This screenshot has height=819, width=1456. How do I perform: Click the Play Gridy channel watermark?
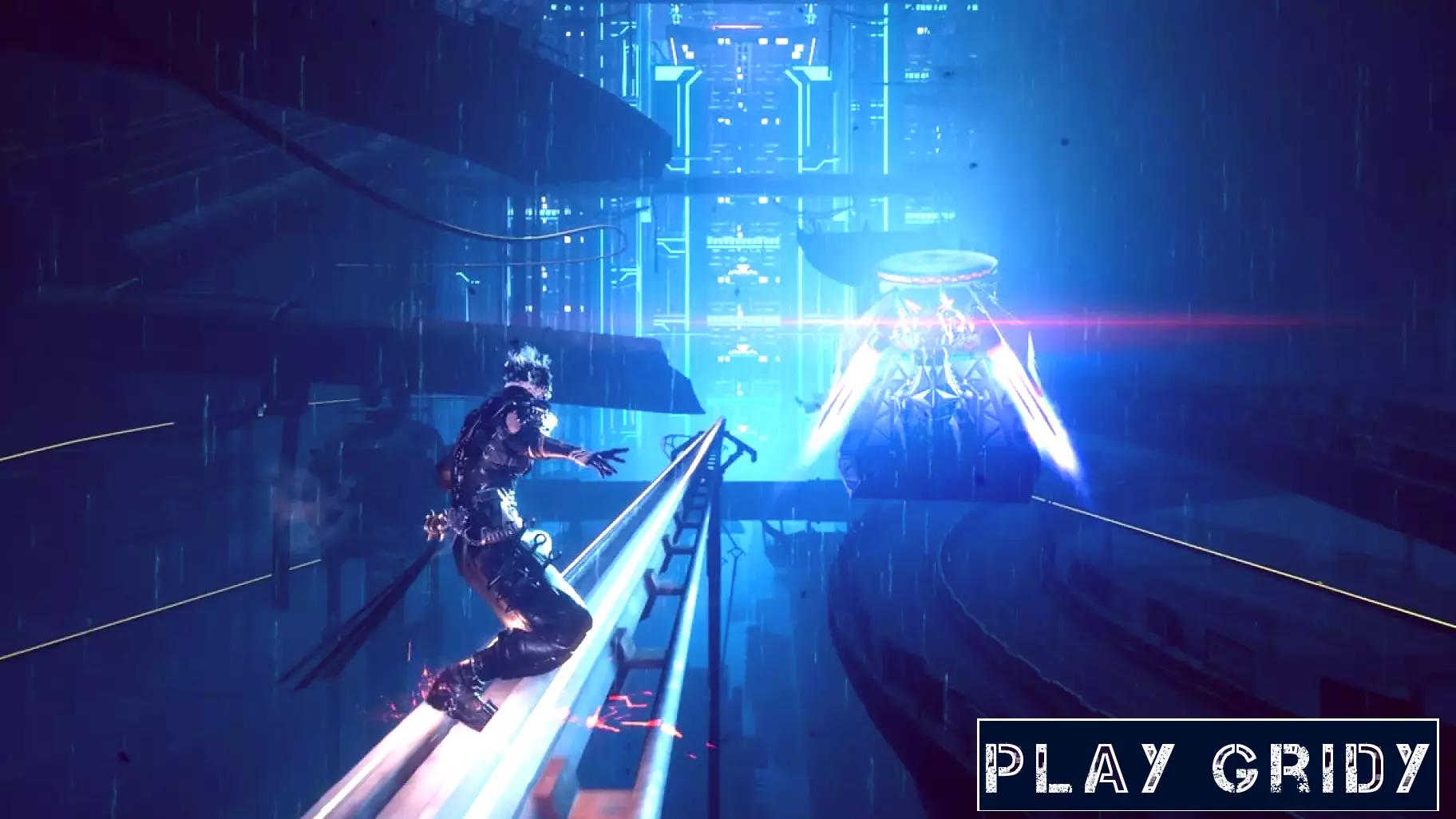(x=1207, y=766)
